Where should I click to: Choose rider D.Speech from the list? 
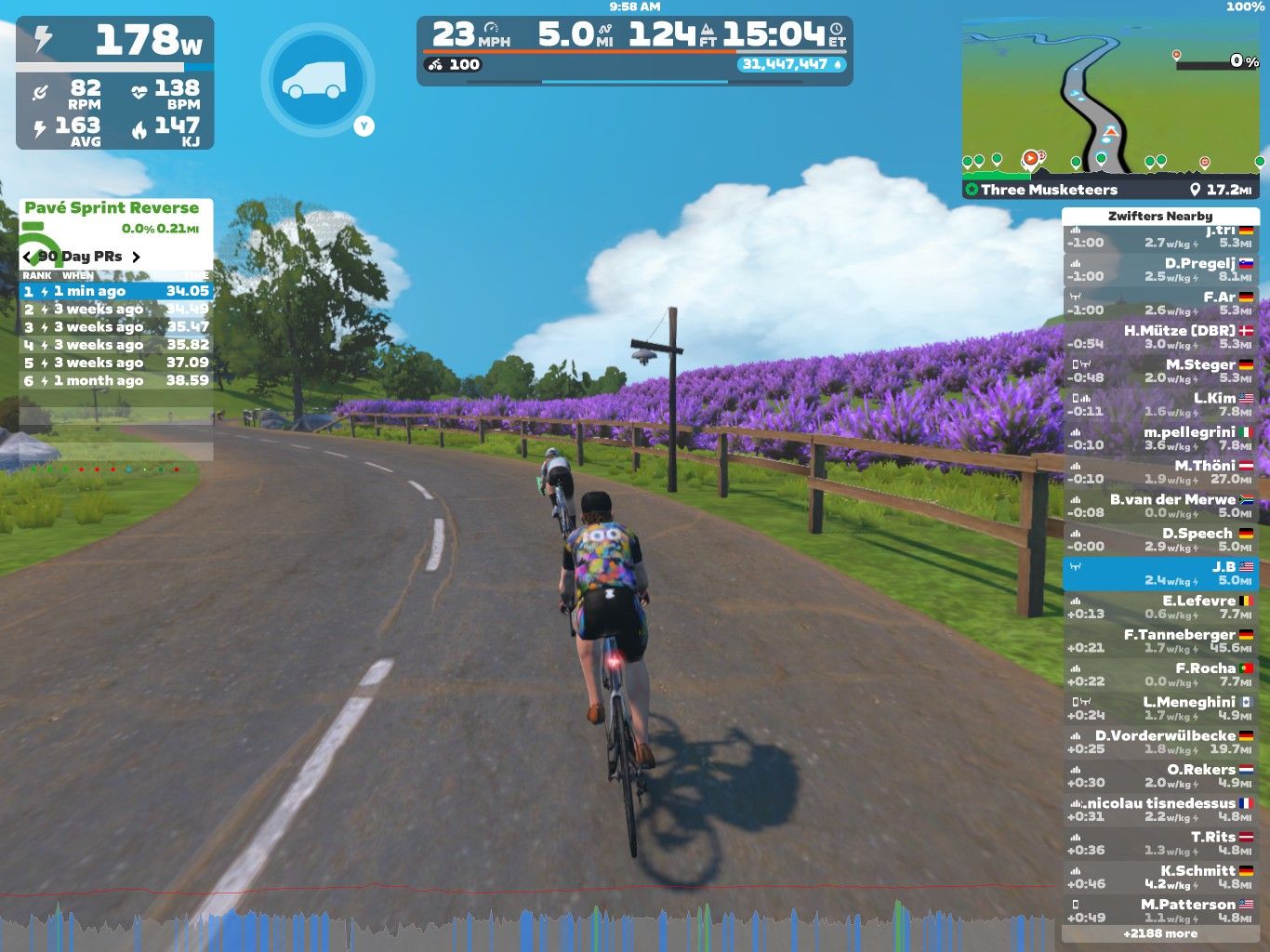click(x=1159, y=539)
